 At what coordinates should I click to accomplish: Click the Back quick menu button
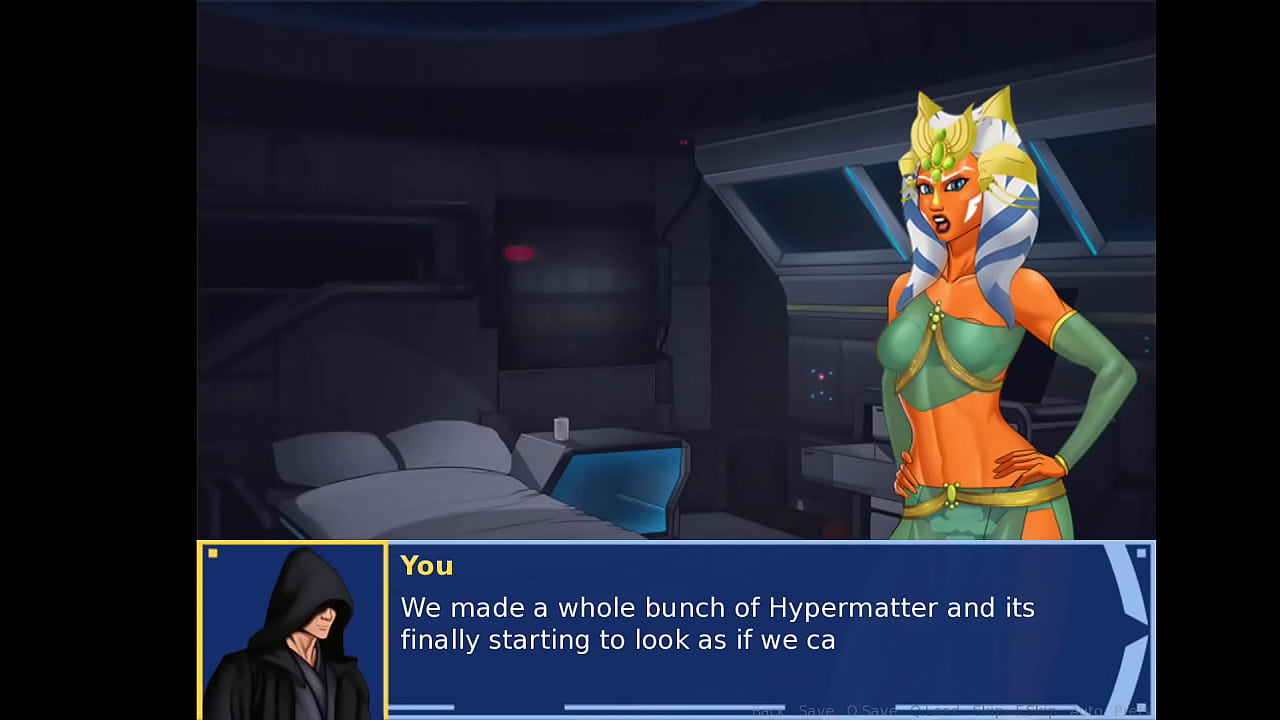(x=767, y=710)
